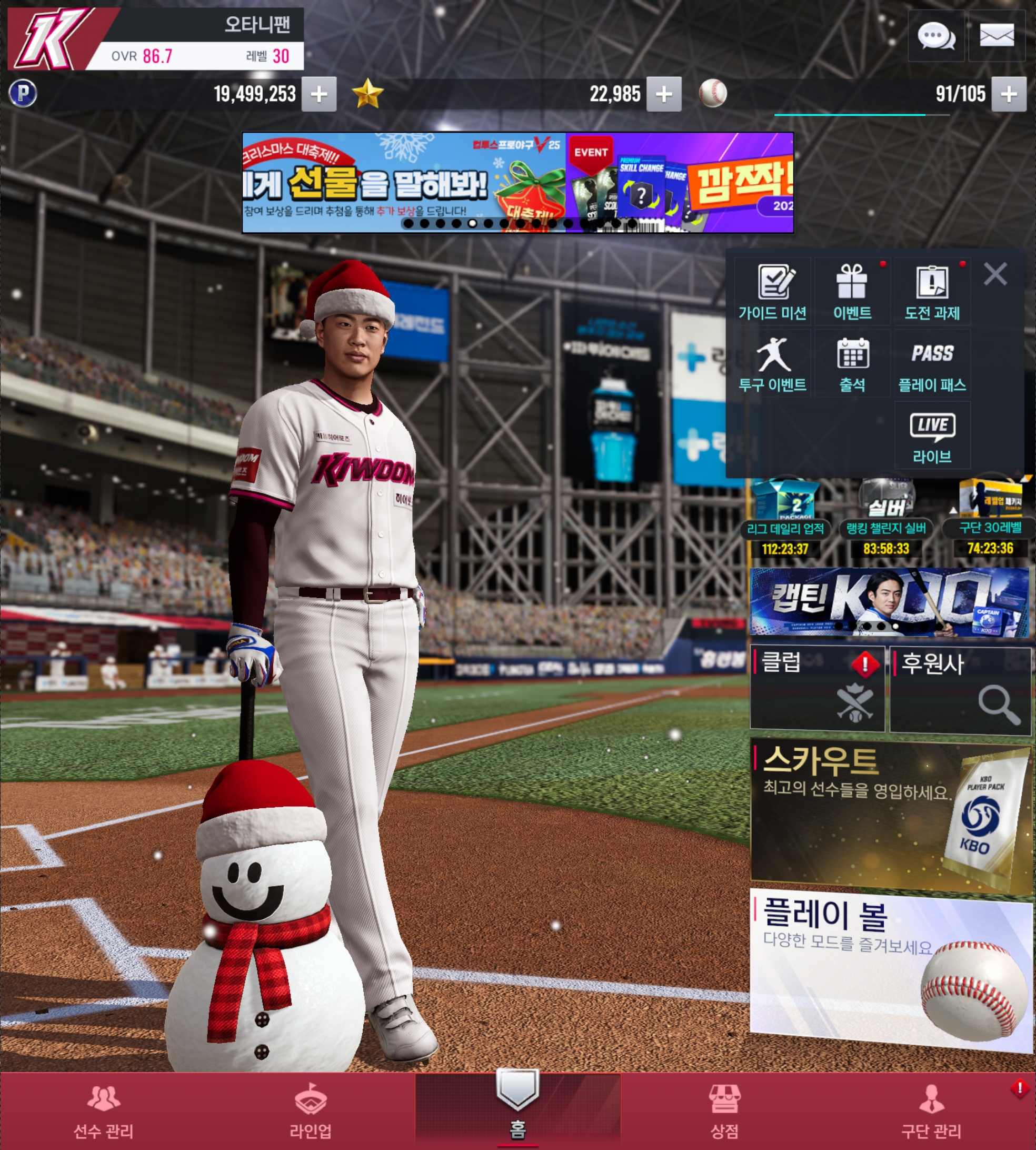This screenshot has height=1150, width=1036.
Task: Open 도전 과제 challenges
Action: click(x=932, y=293)
